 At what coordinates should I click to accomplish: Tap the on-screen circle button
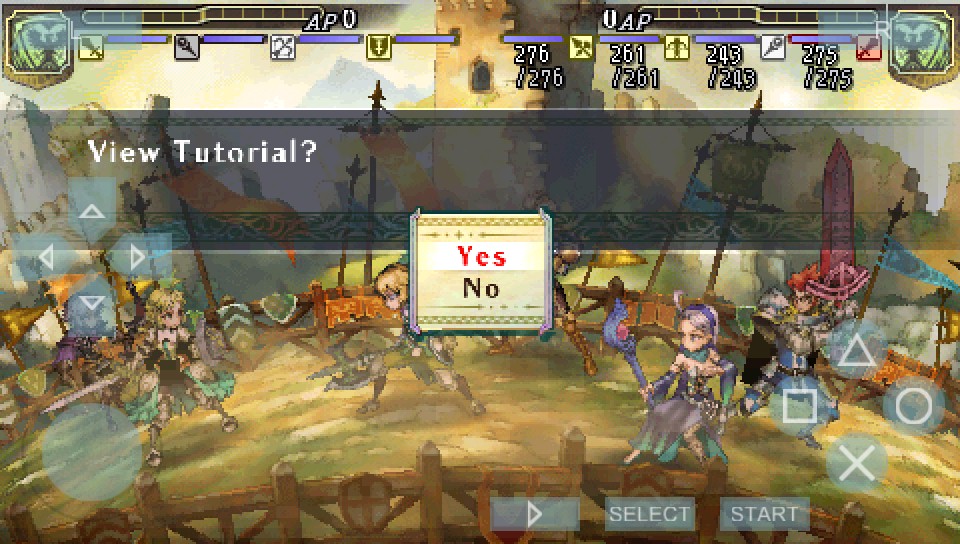914,406
